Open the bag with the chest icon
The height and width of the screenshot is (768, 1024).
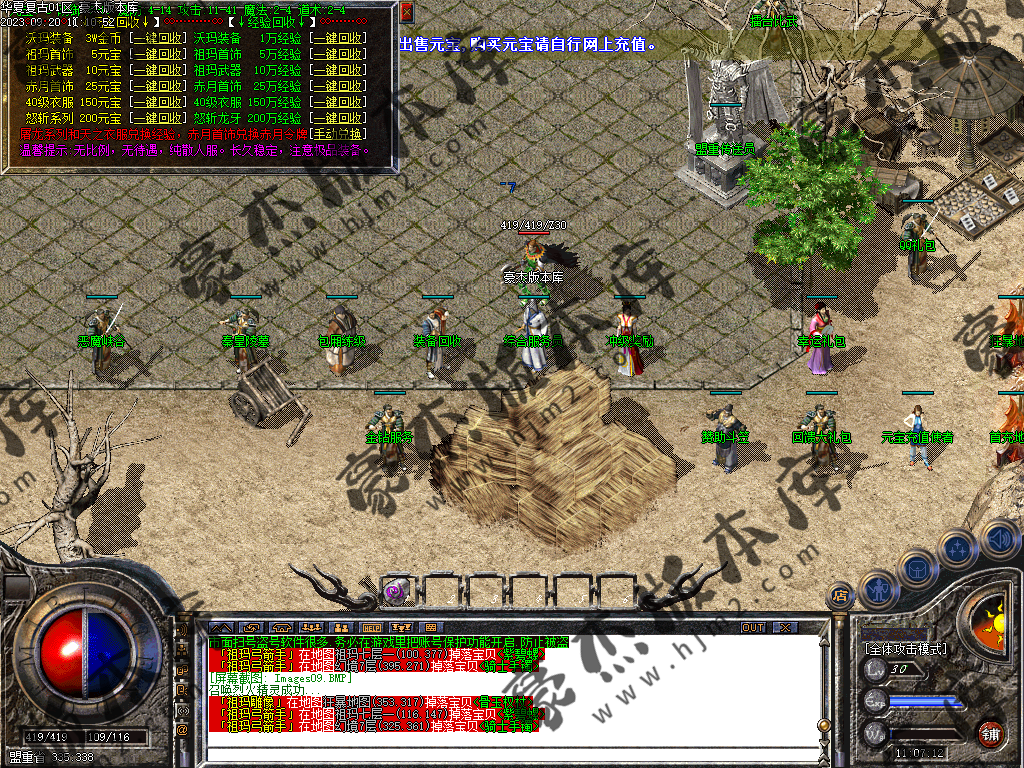coord(918,567)
